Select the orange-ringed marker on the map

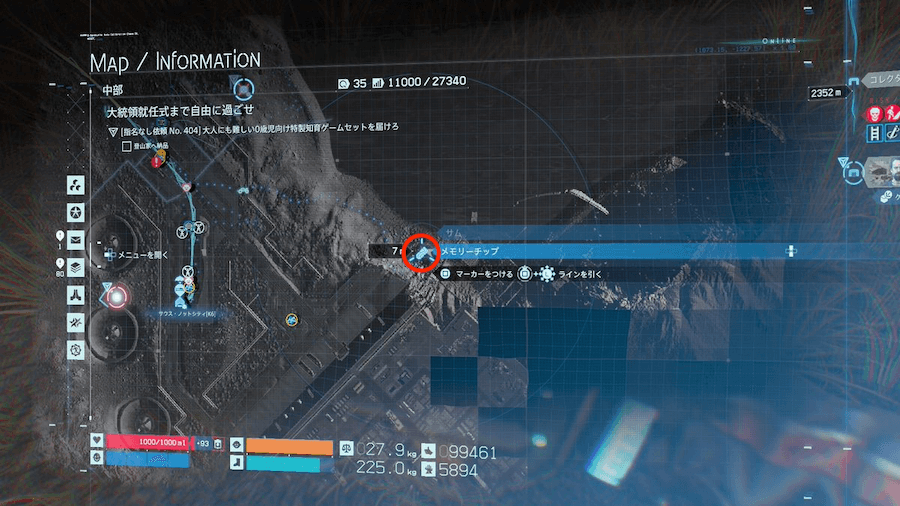(x=292, y=318)
